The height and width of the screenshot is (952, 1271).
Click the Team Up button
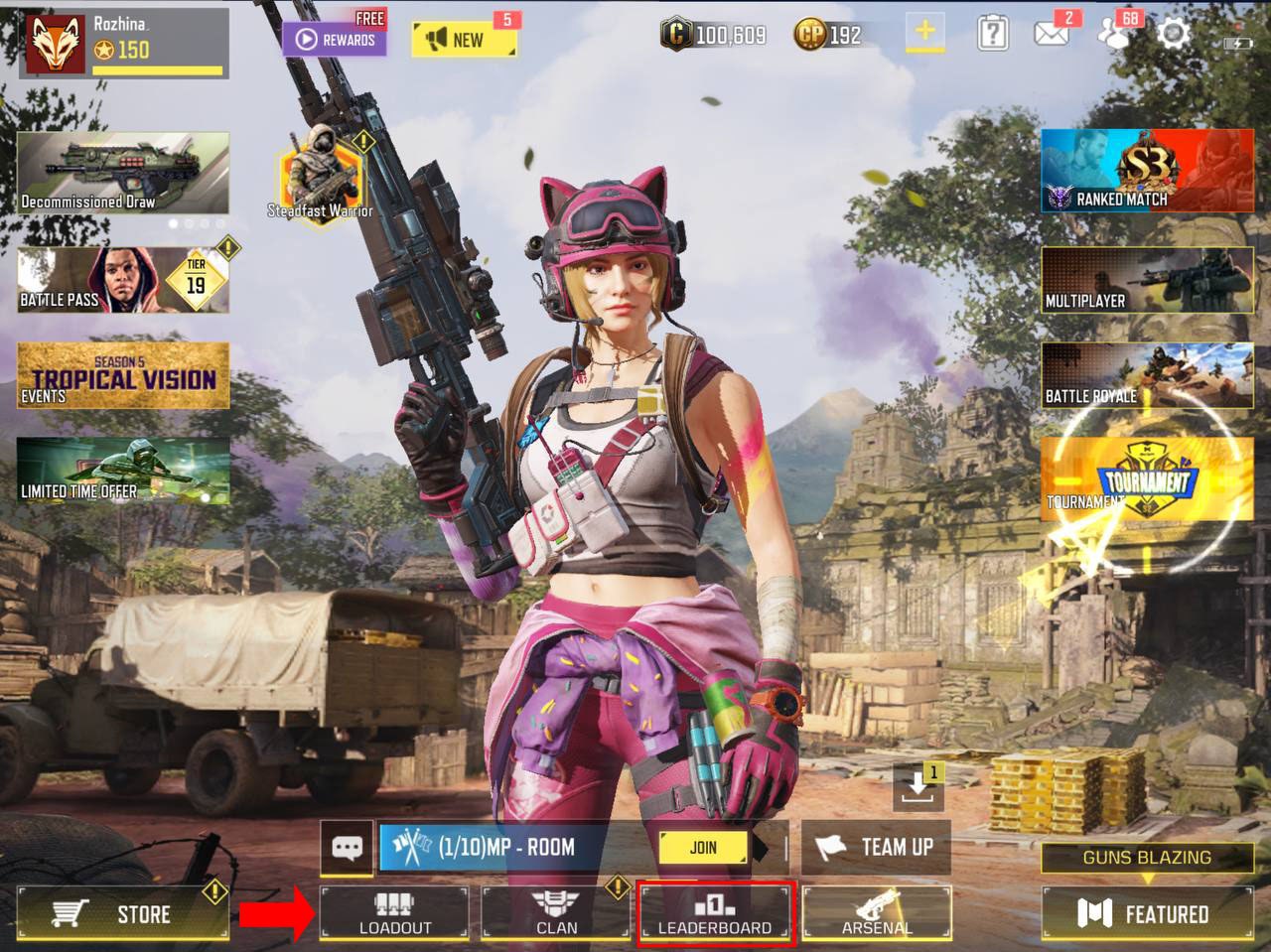(876, 847)
